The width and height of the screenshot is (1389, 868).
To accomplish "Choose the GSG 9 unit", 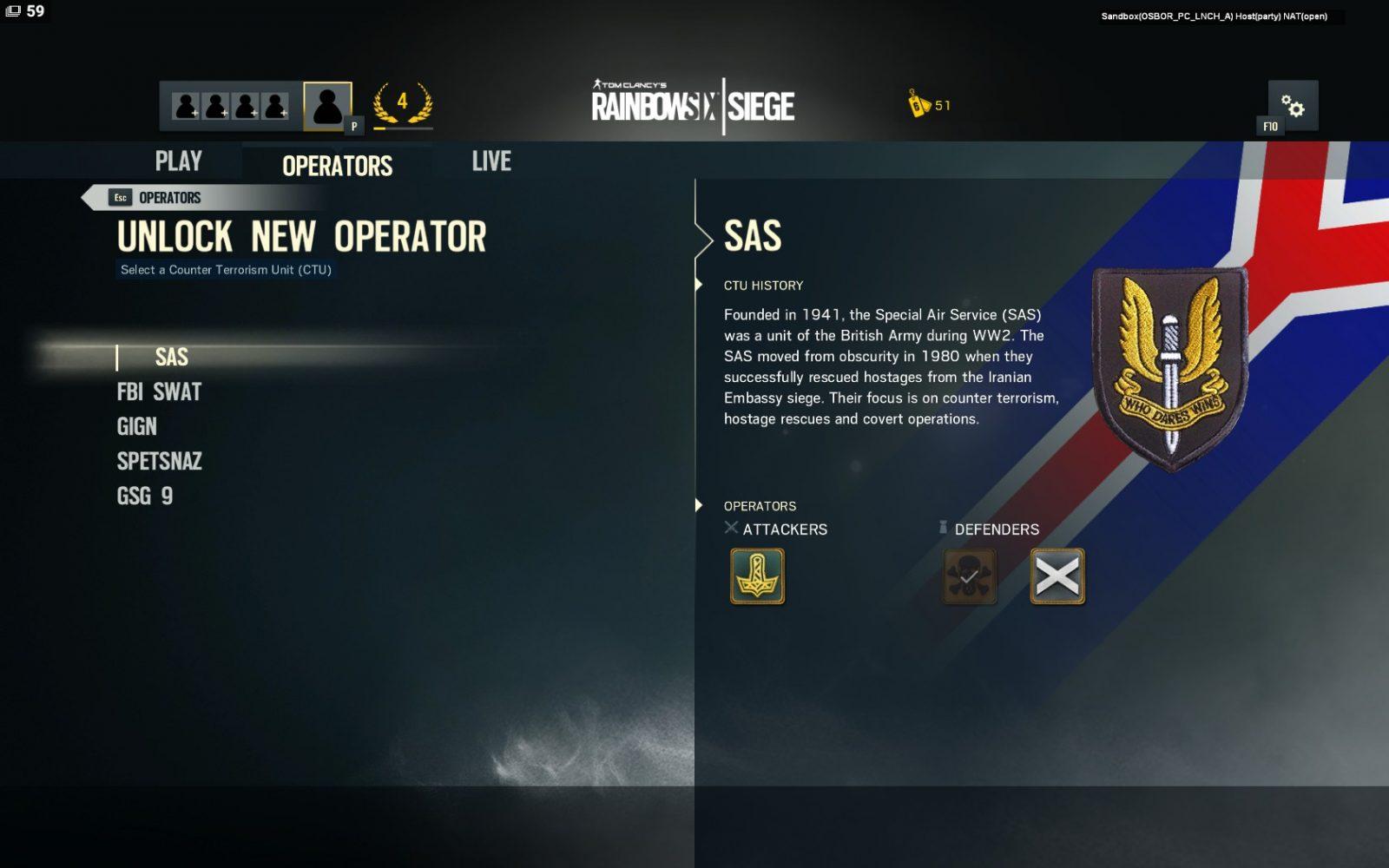I will tap(145, 496).
